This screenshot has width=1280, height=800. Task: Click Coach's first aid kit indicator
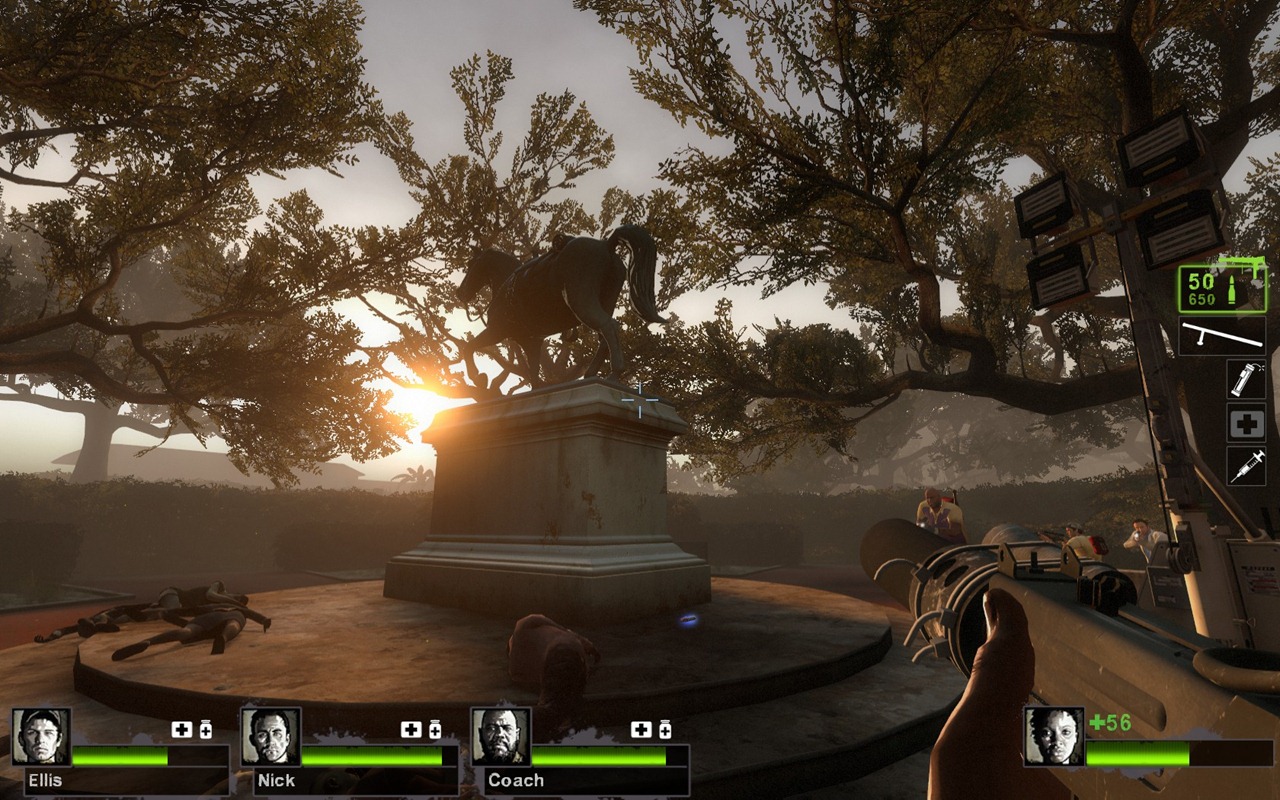point(641,730)
